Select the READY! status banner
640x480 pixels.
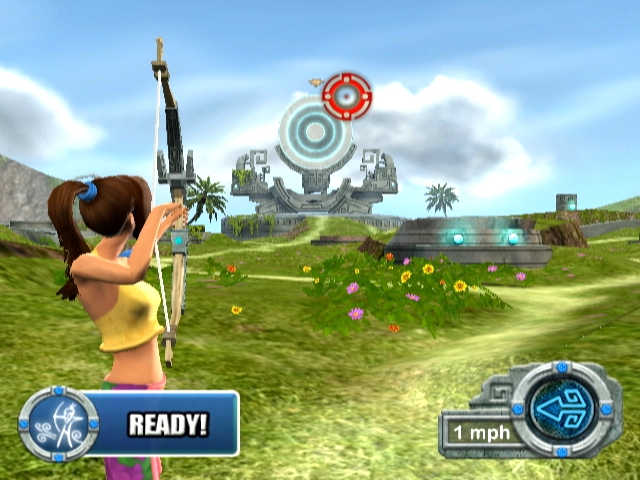coord(168,424)
